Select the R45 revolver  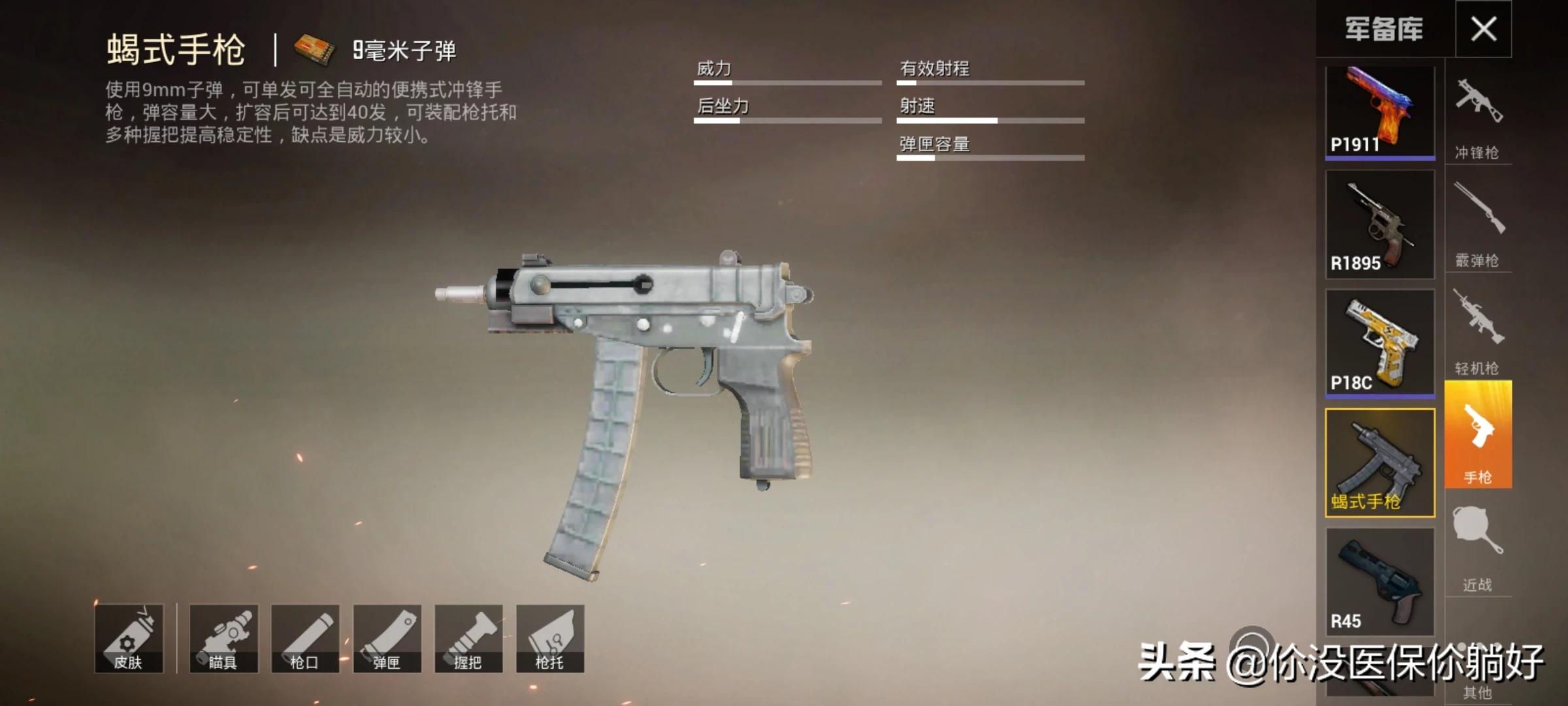1380,582
